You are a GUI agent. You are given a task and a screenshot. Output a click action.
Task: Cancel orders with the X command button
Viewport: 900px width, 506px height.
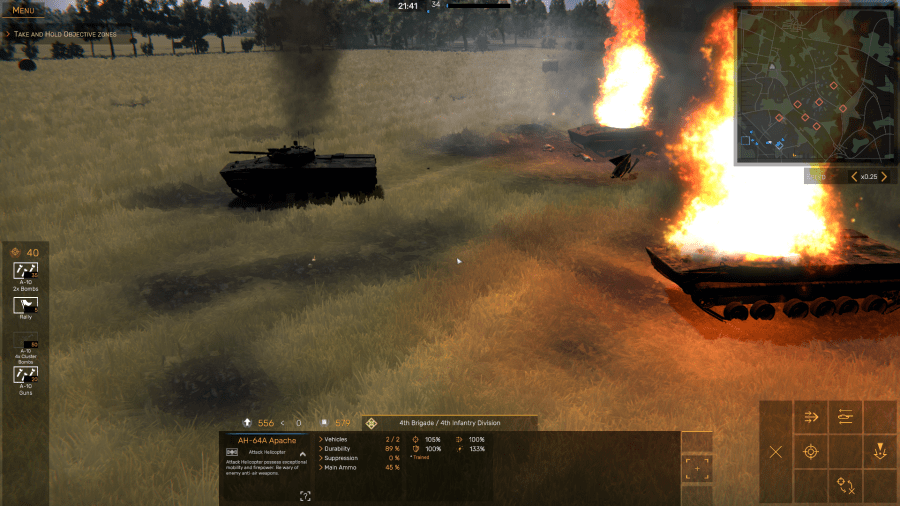pos(776,452)
